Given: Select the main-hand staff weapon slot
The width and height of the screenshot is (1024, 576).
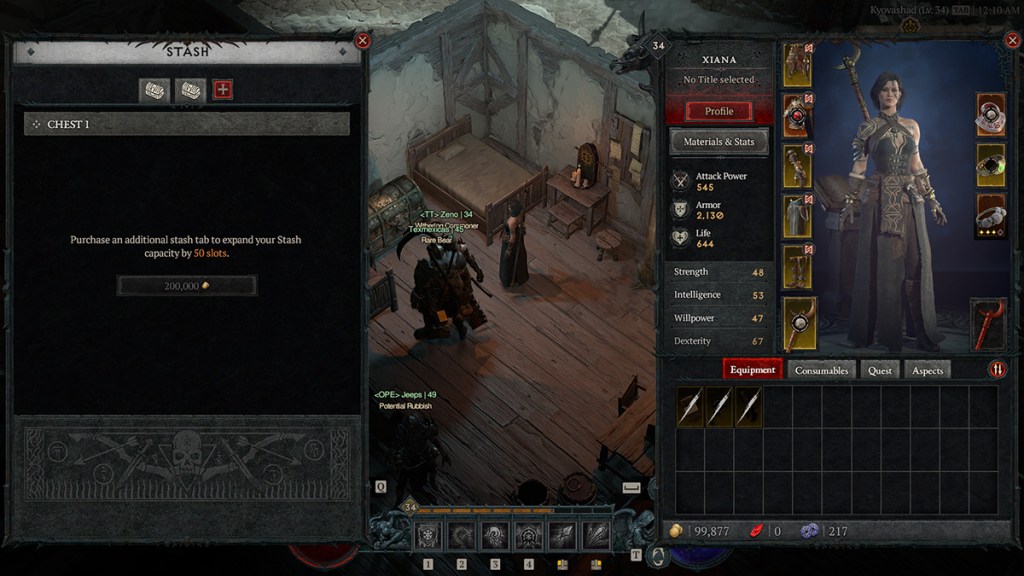Looking at the screenshot, I should pos(798,323).
